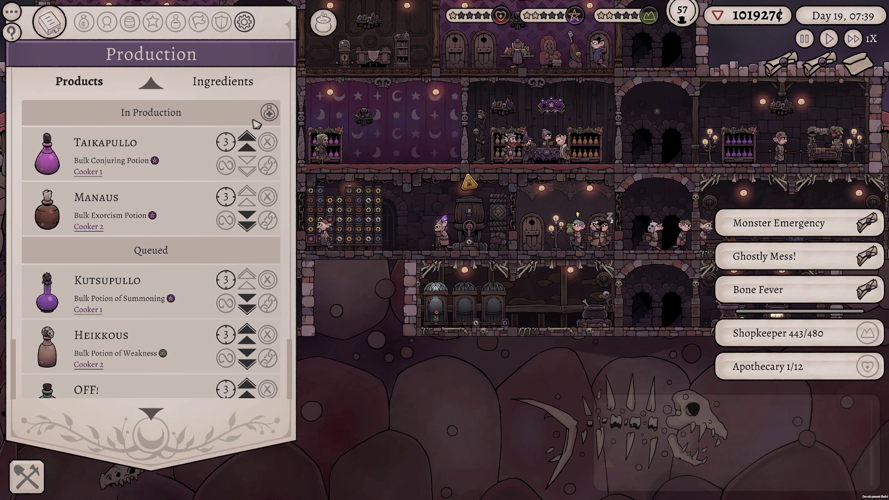Follow the Cooker 1 link under Taikapullo

[x=88, y=172]
